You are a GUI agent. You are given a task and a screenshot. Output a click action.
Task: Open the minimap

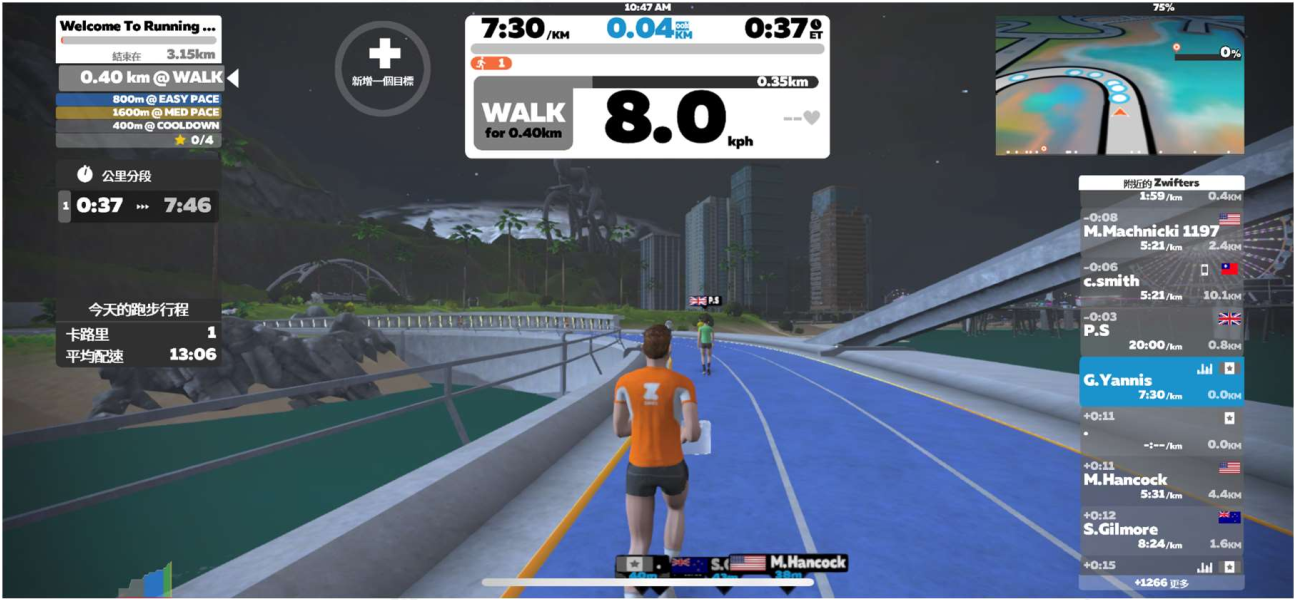pyautogui.click(x=1119, y=86)
